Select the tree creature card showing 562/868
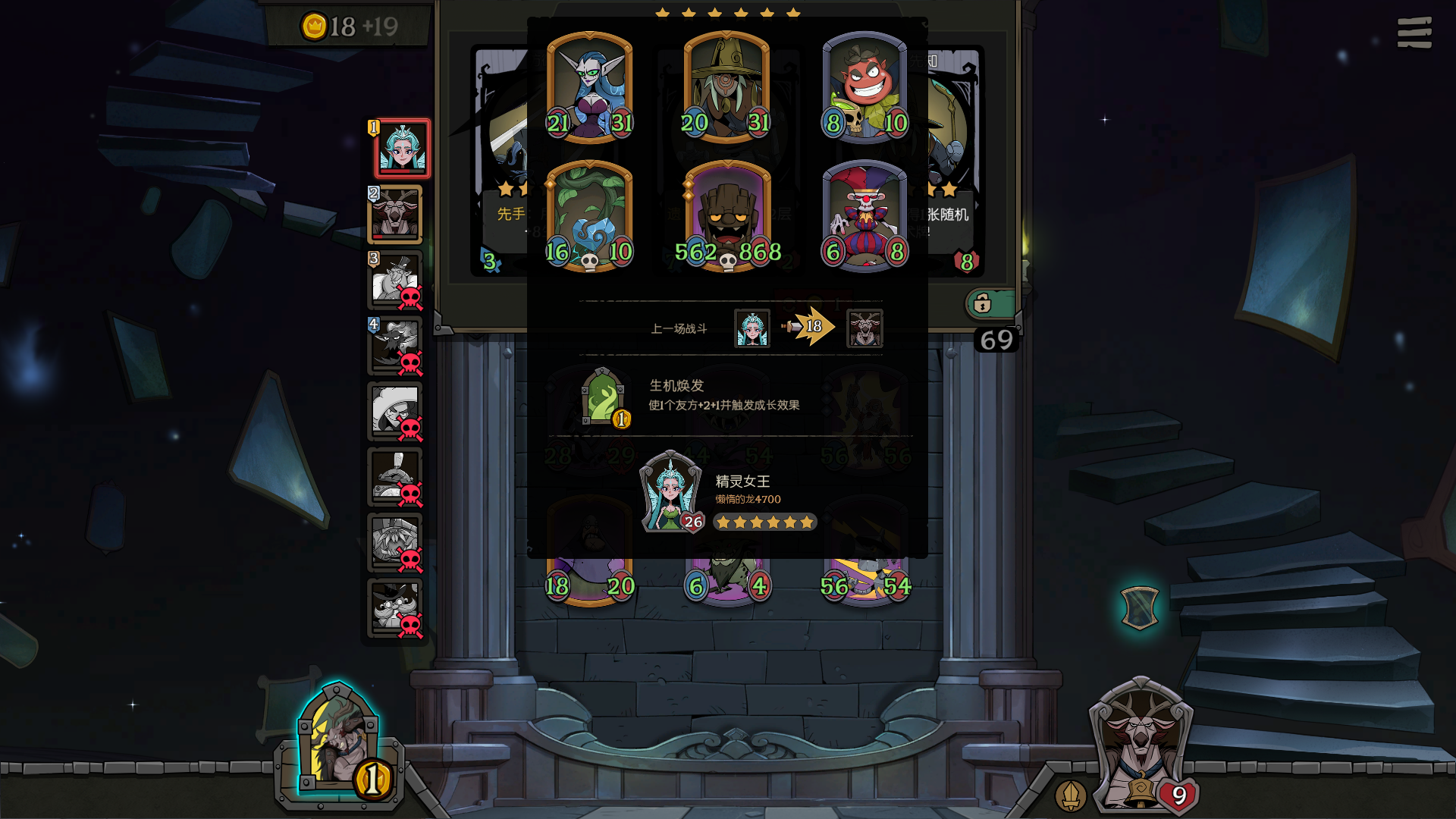The width and height of the screenshot is (1456, 819). coord(726,212)
